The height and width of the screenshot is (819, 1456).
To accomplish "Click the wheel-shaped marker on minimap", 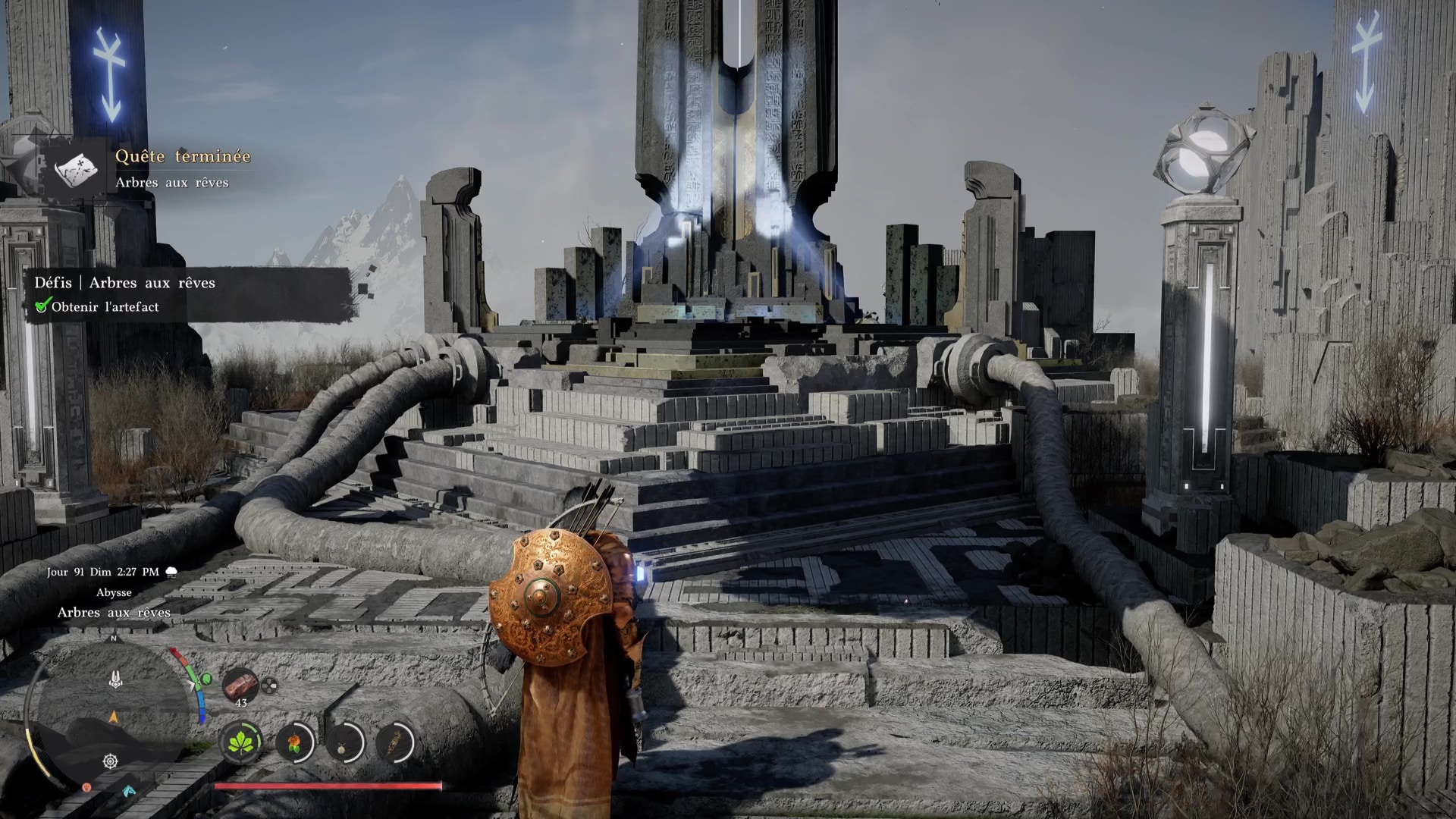I will click(111, 761).
